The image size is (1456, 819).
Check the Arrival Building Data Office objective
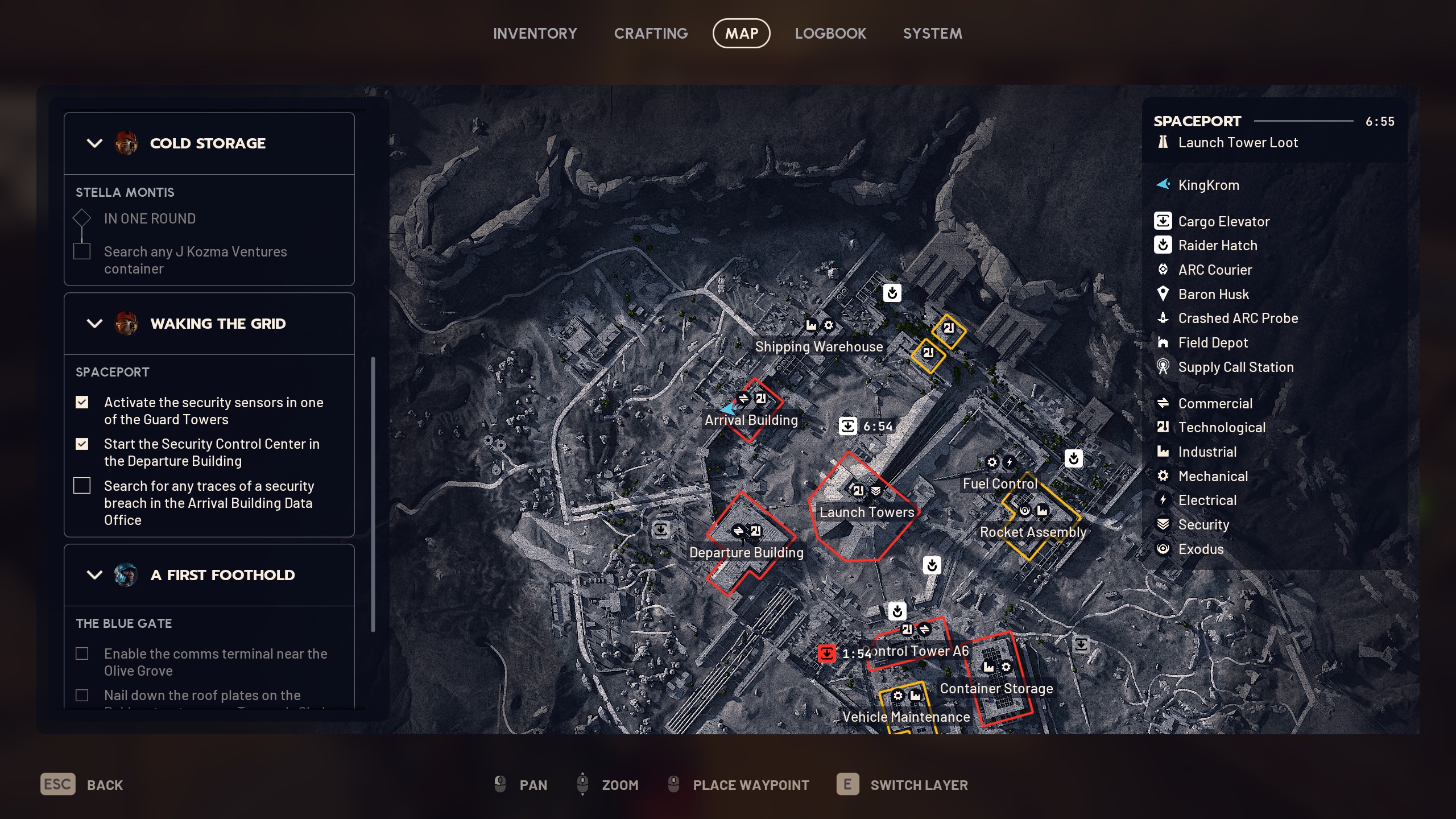(x=82, y=486)
